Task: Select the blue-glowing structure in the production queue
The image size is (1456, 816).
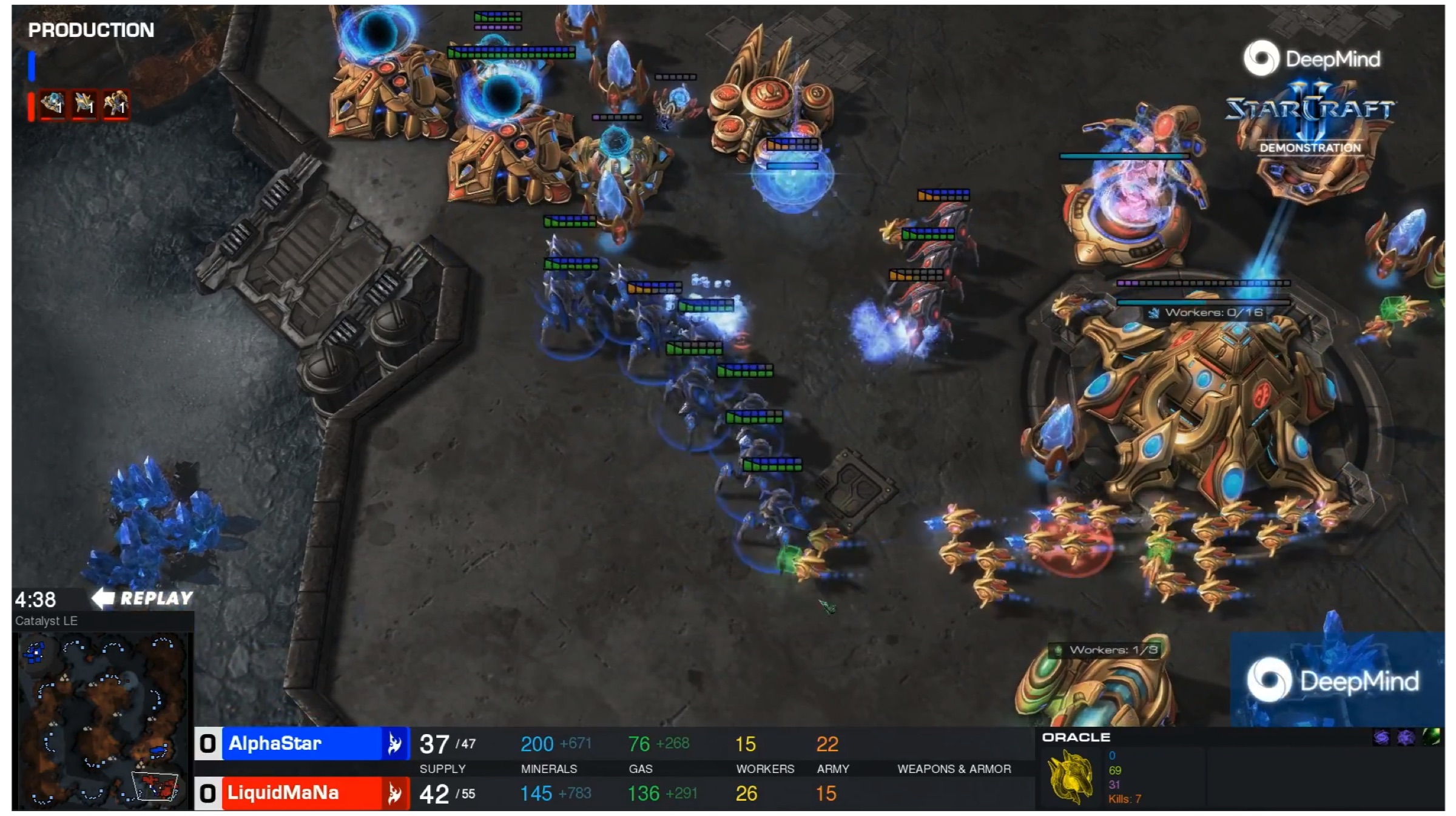Action: (53, 105)
